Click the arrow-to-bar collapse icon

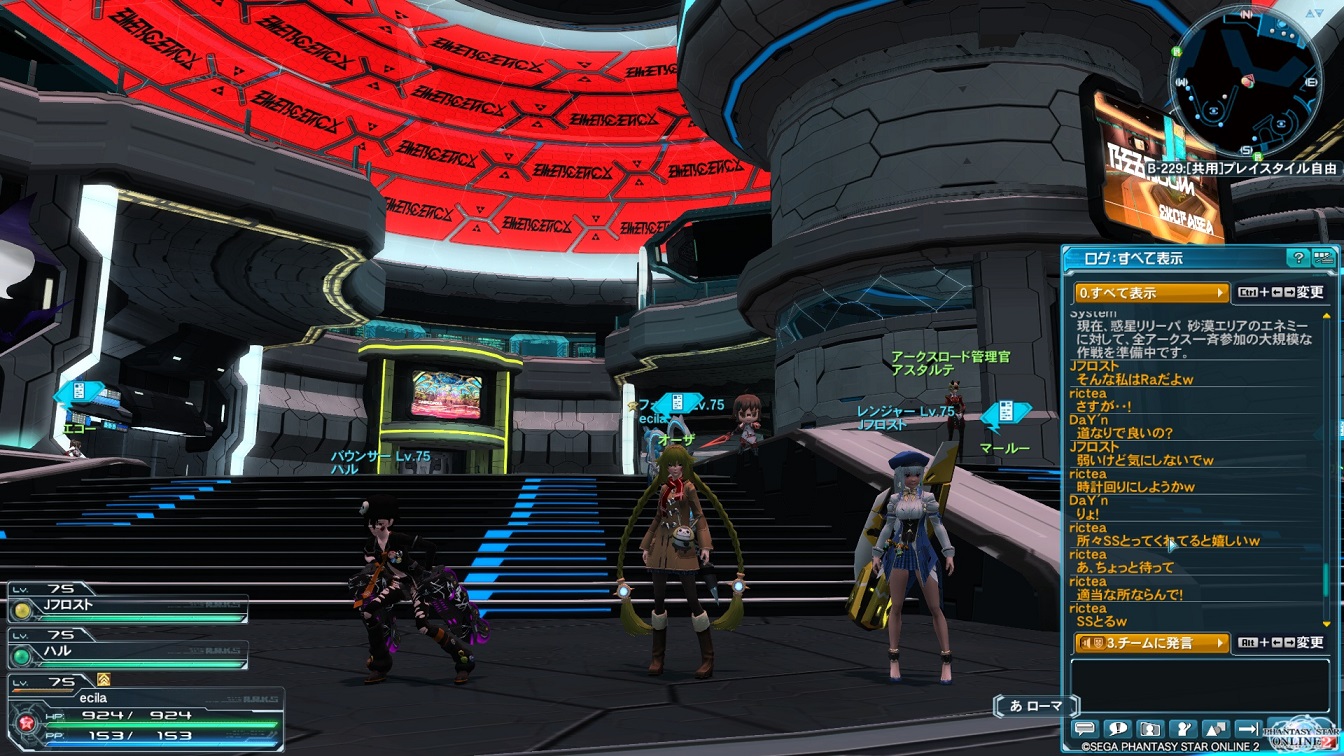(x=1248, y=730)
